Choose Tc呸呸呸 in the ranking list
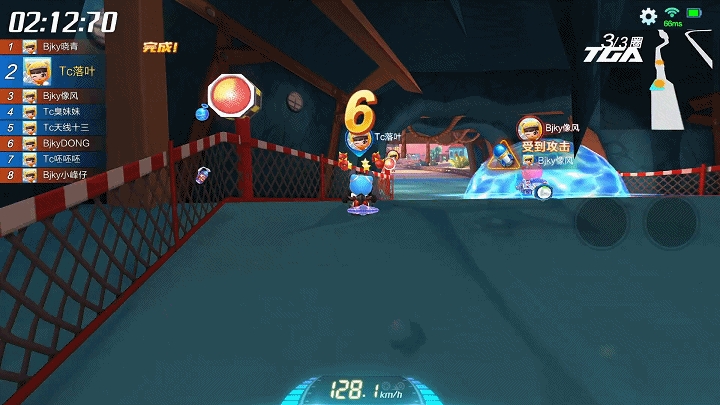 [x=60, y=159]
